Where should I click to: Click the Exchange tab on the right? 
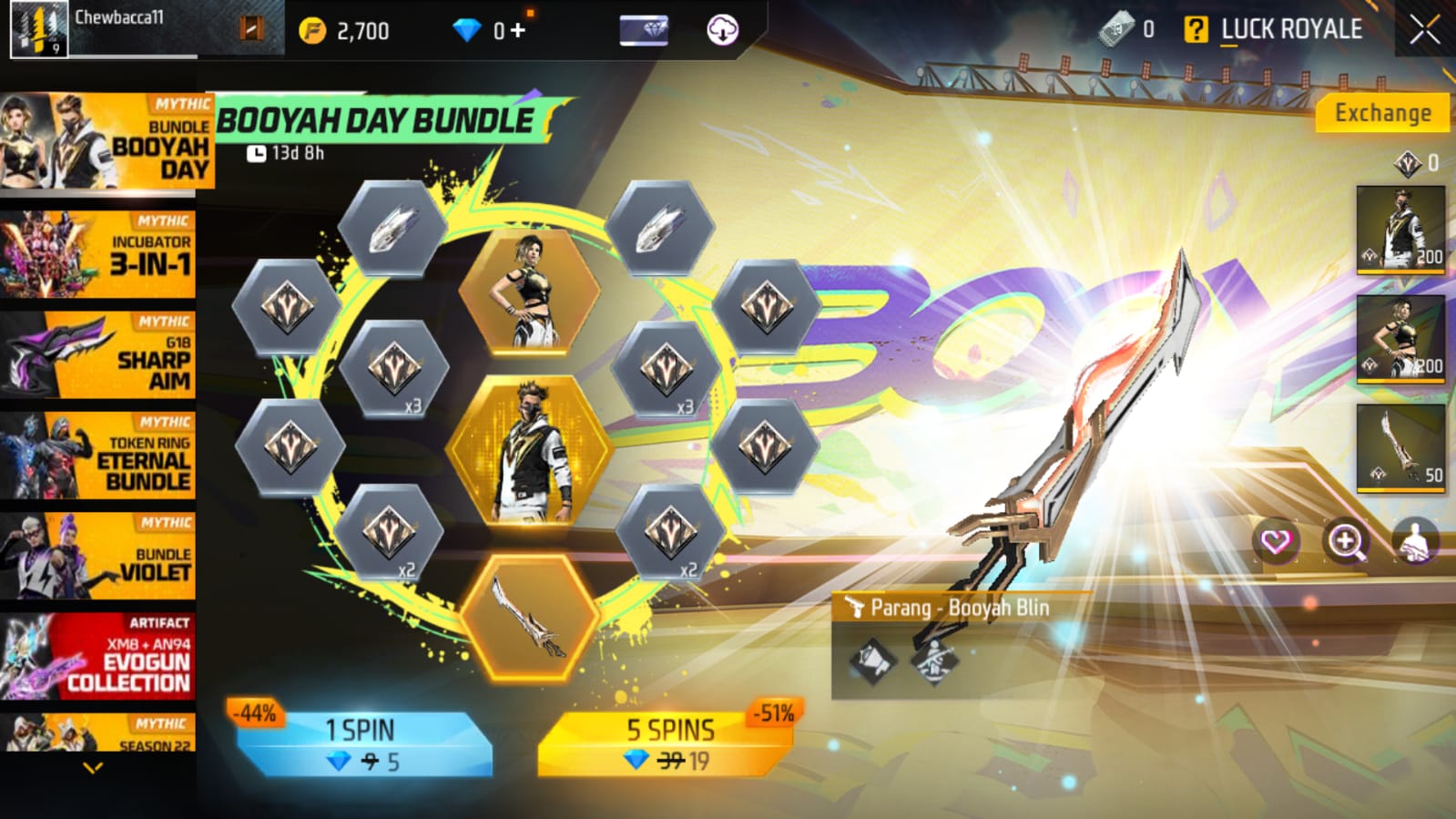pyautogui.click(x=1381, y=114)
